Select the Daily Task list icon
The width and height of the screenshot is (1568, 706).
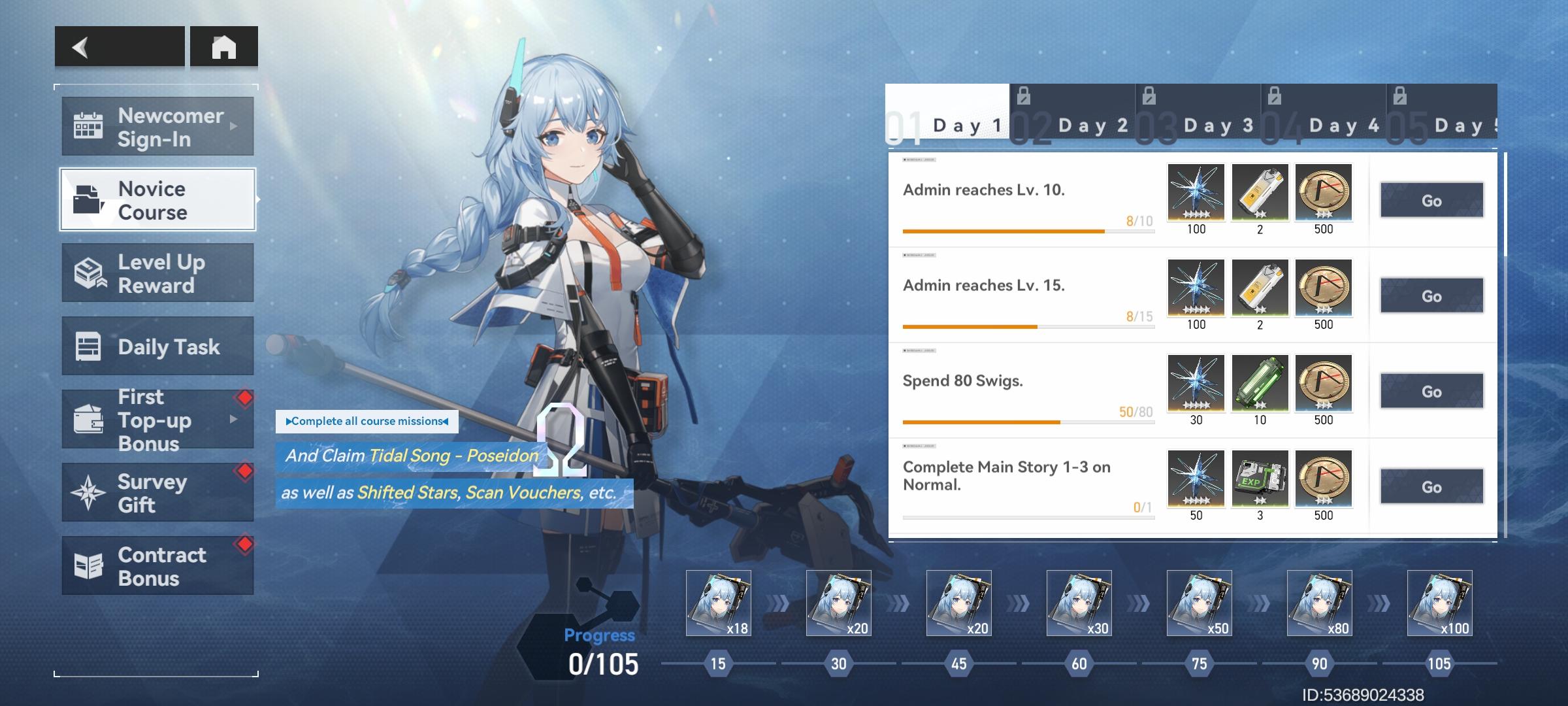click(90, 346)
